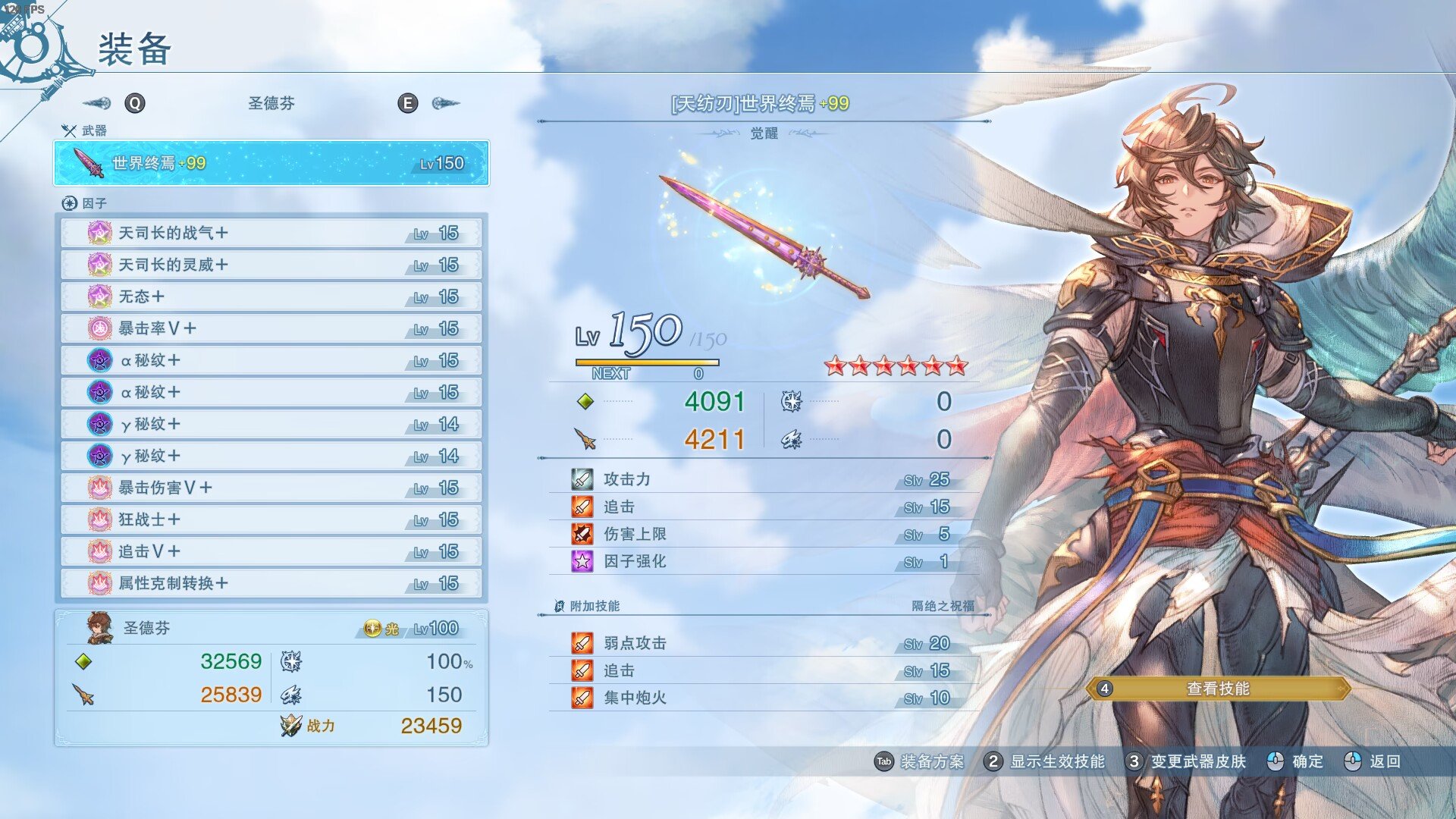
Task: Open the 暴击率V+ sigil slot
Action: coord(271,328)
